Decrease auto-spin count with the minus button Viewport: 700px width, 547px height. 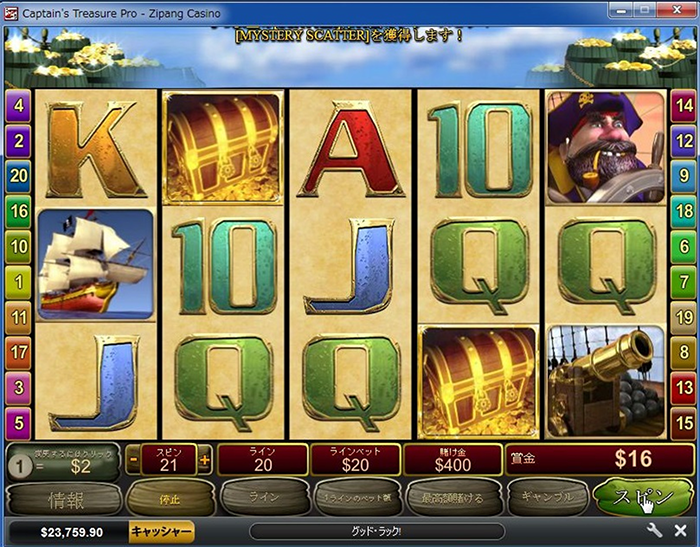(133, 460)
